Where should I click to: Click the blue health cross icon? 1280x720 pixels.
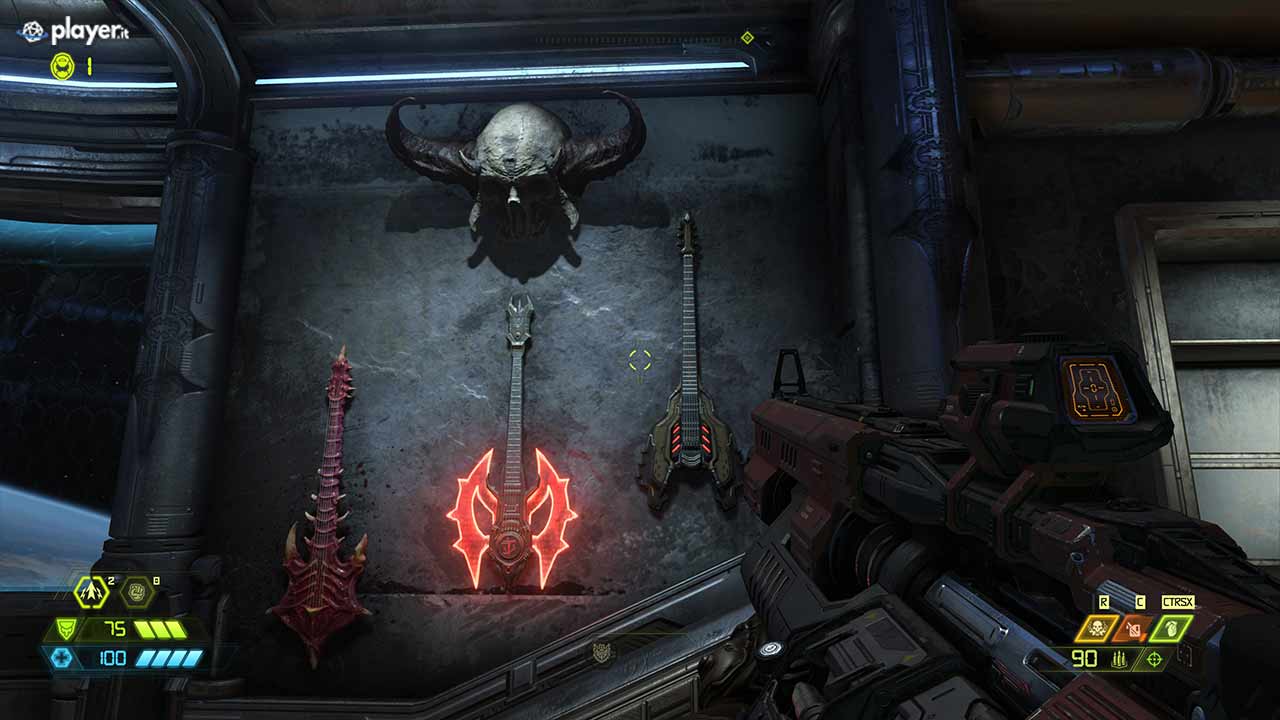click(60, 657)
